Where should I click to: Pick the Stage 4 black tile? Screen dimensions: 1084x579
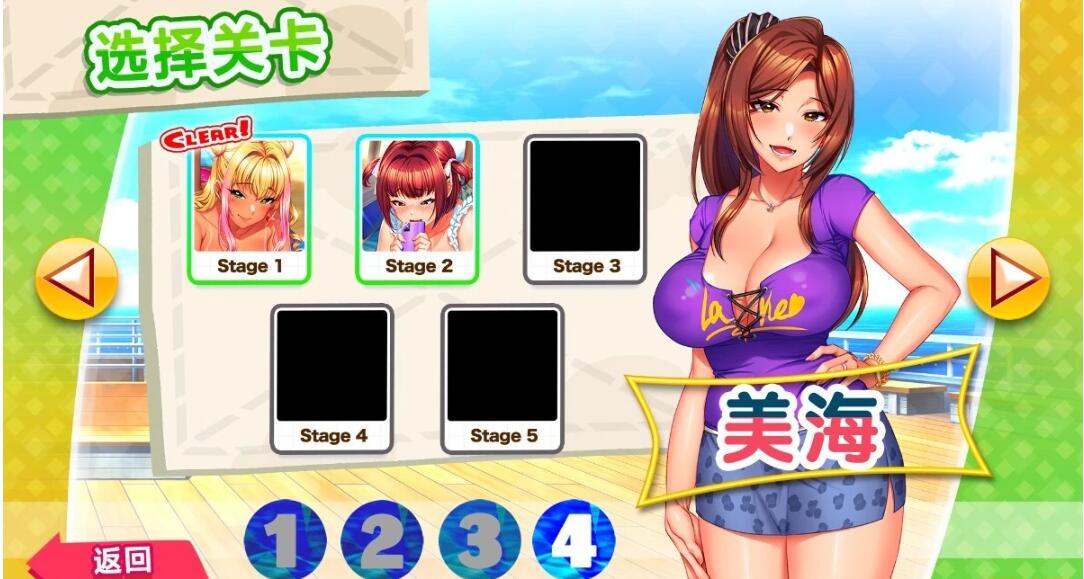332,377
